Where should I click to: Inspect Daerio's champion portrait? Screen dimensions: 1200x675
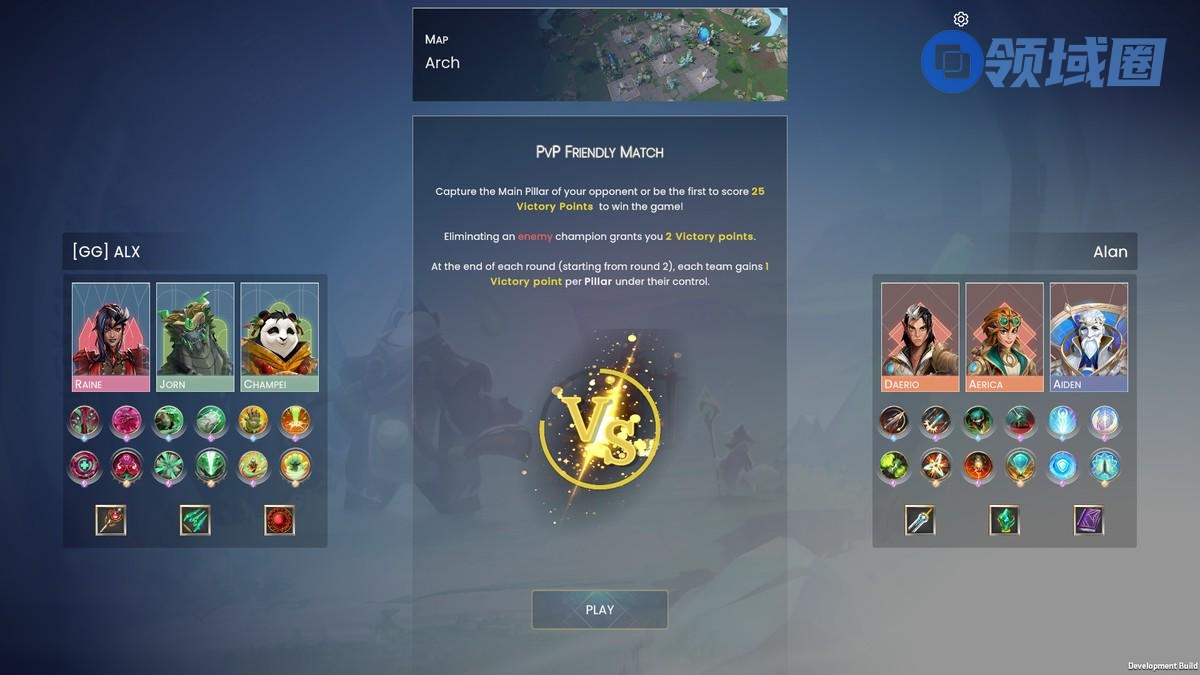pyautogui.click(x=920, y=336)
